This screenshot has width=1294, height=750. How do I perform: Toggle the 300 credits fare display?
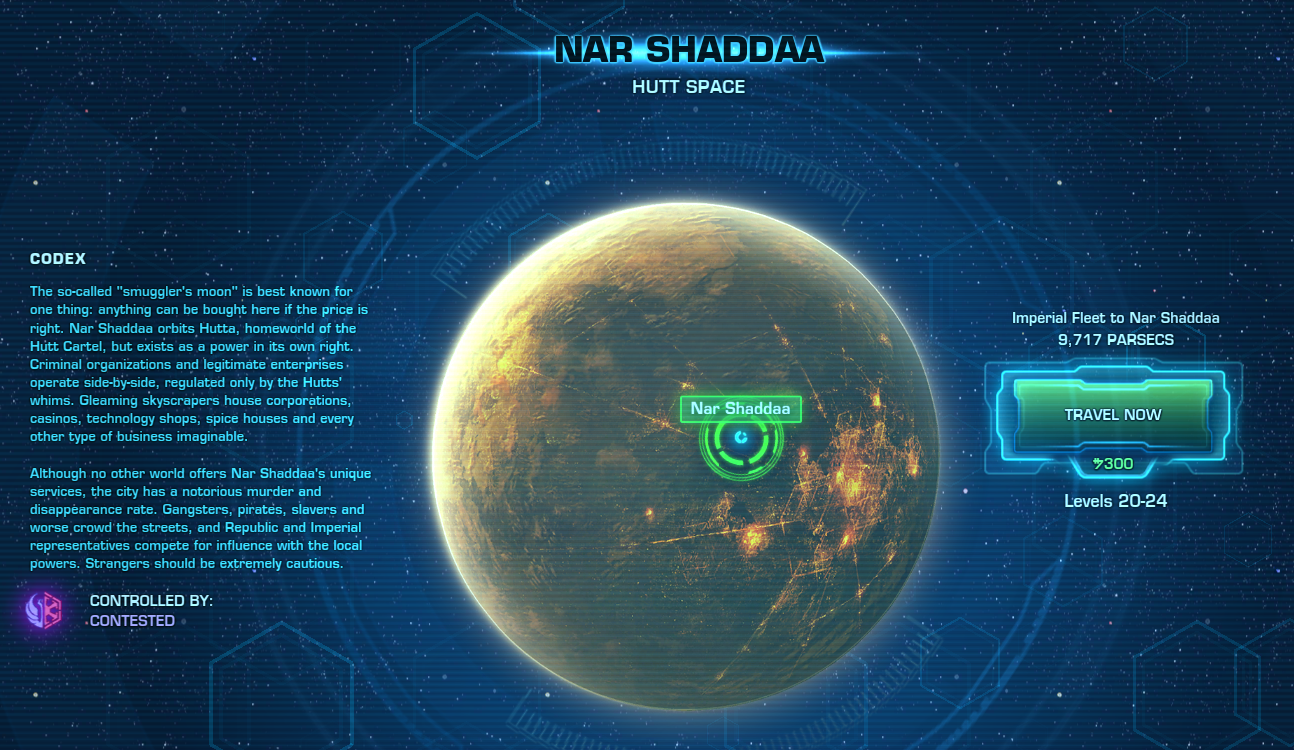point(1112,463)
